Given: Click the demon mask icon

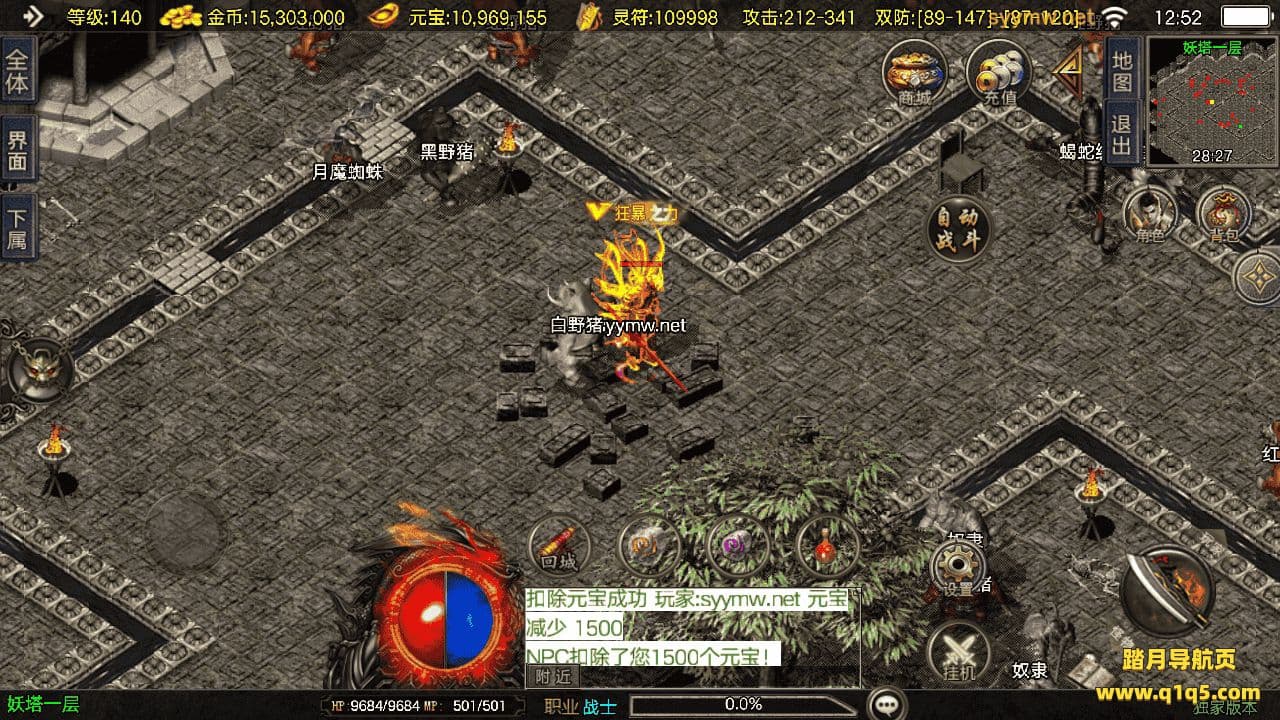Looking at the screenshot, I should click(x=38, y=369).
